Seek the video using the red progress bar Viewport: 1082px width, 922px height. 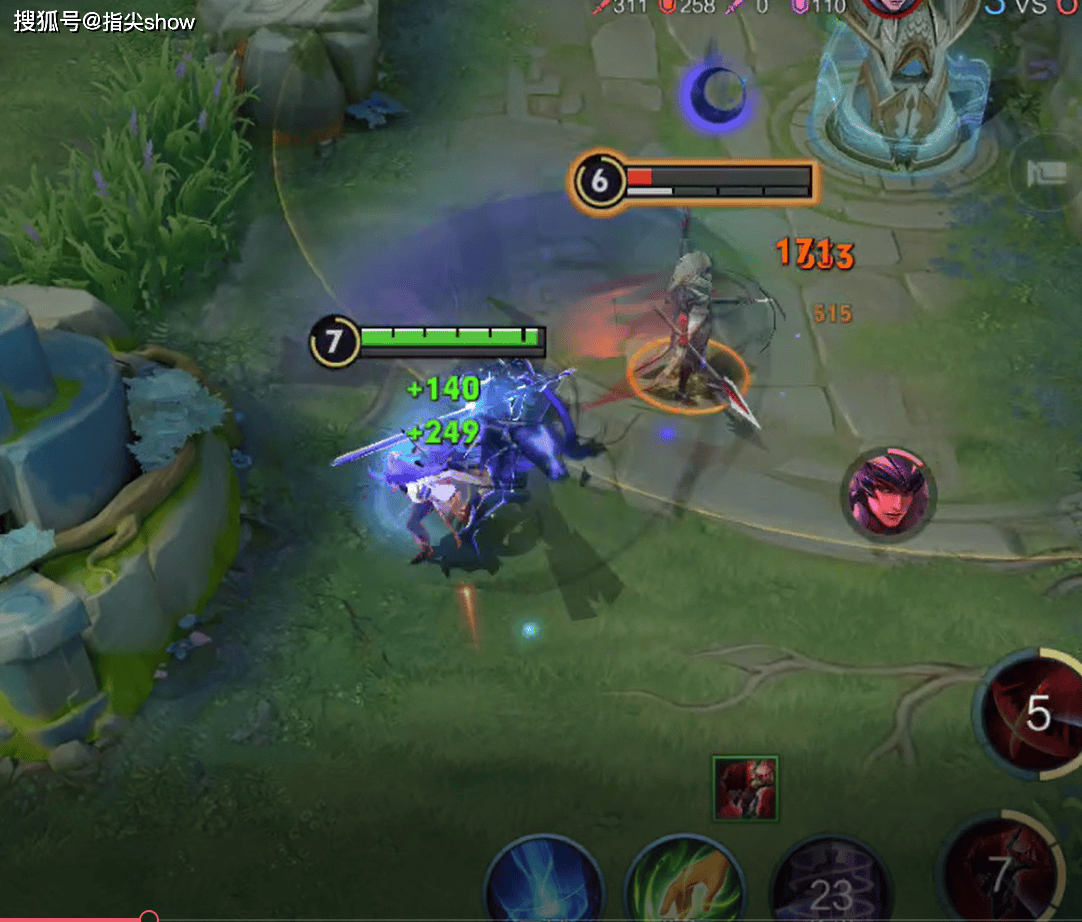click(x=149, y=917)
